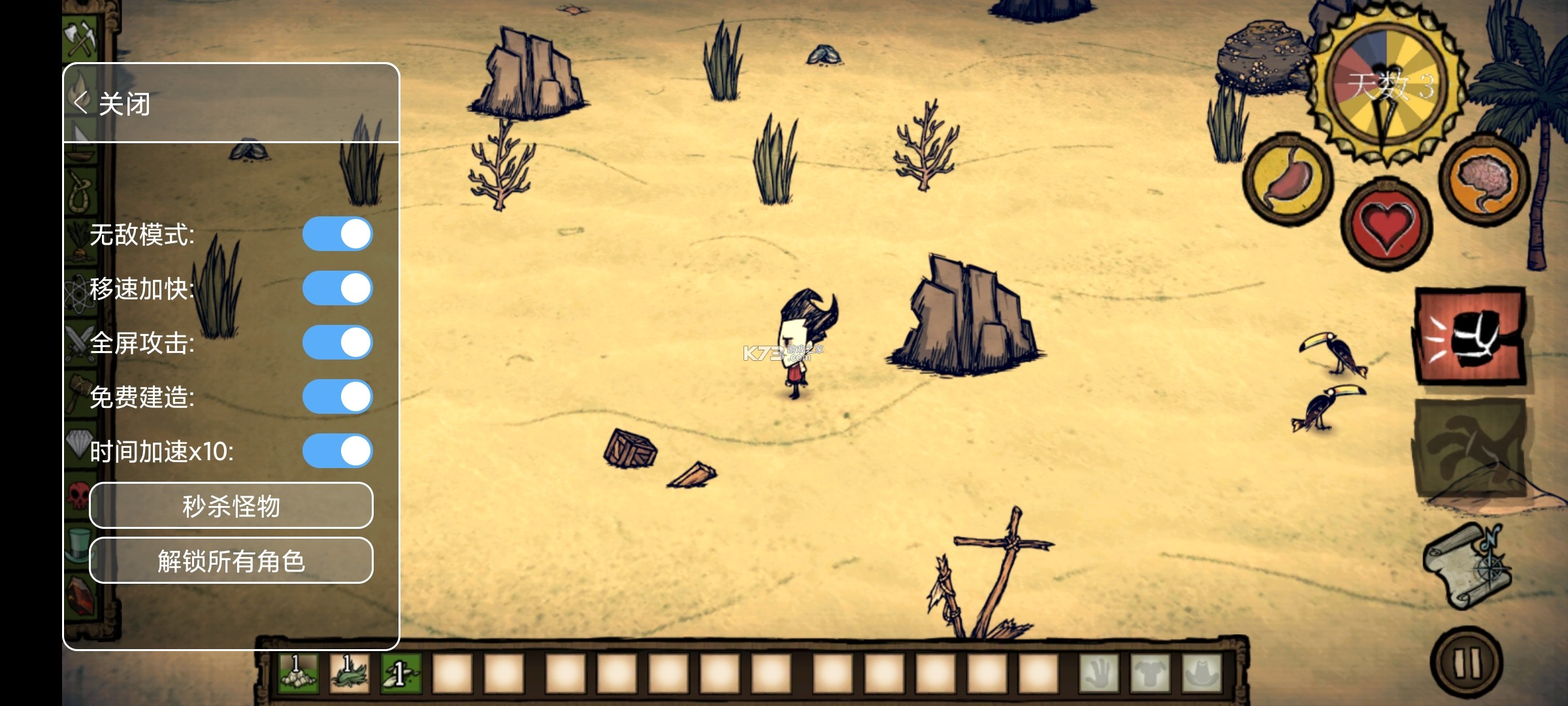1568x706 pixels.
Task: Select the hat head equipment slot
Action: click(x=1201, y=673)
